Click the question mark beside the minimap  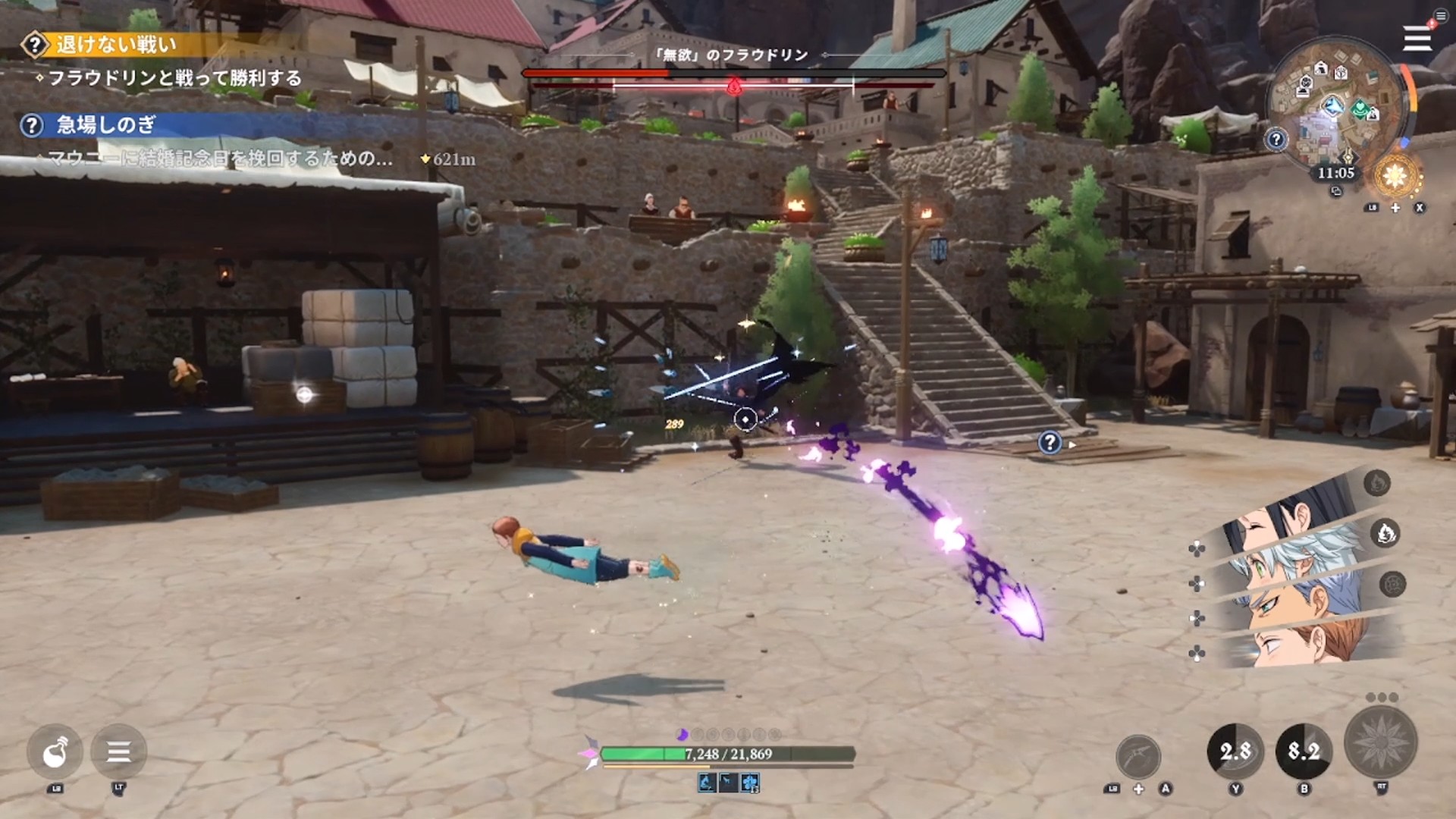tap(1276, 140)
